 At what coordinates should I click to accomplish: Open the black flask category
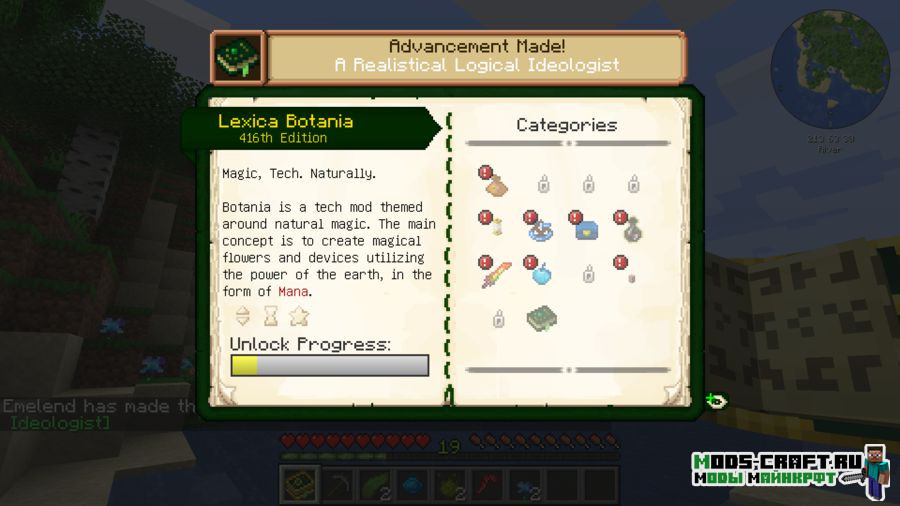631,229
